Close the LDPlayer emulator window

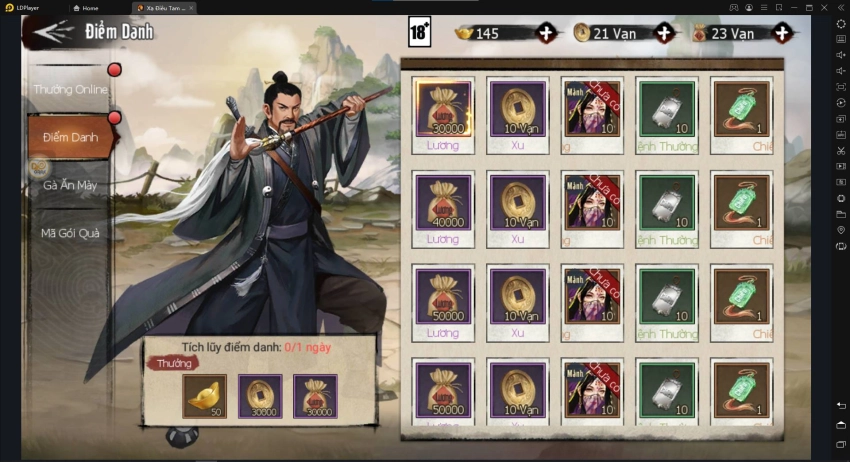[823, 7]
